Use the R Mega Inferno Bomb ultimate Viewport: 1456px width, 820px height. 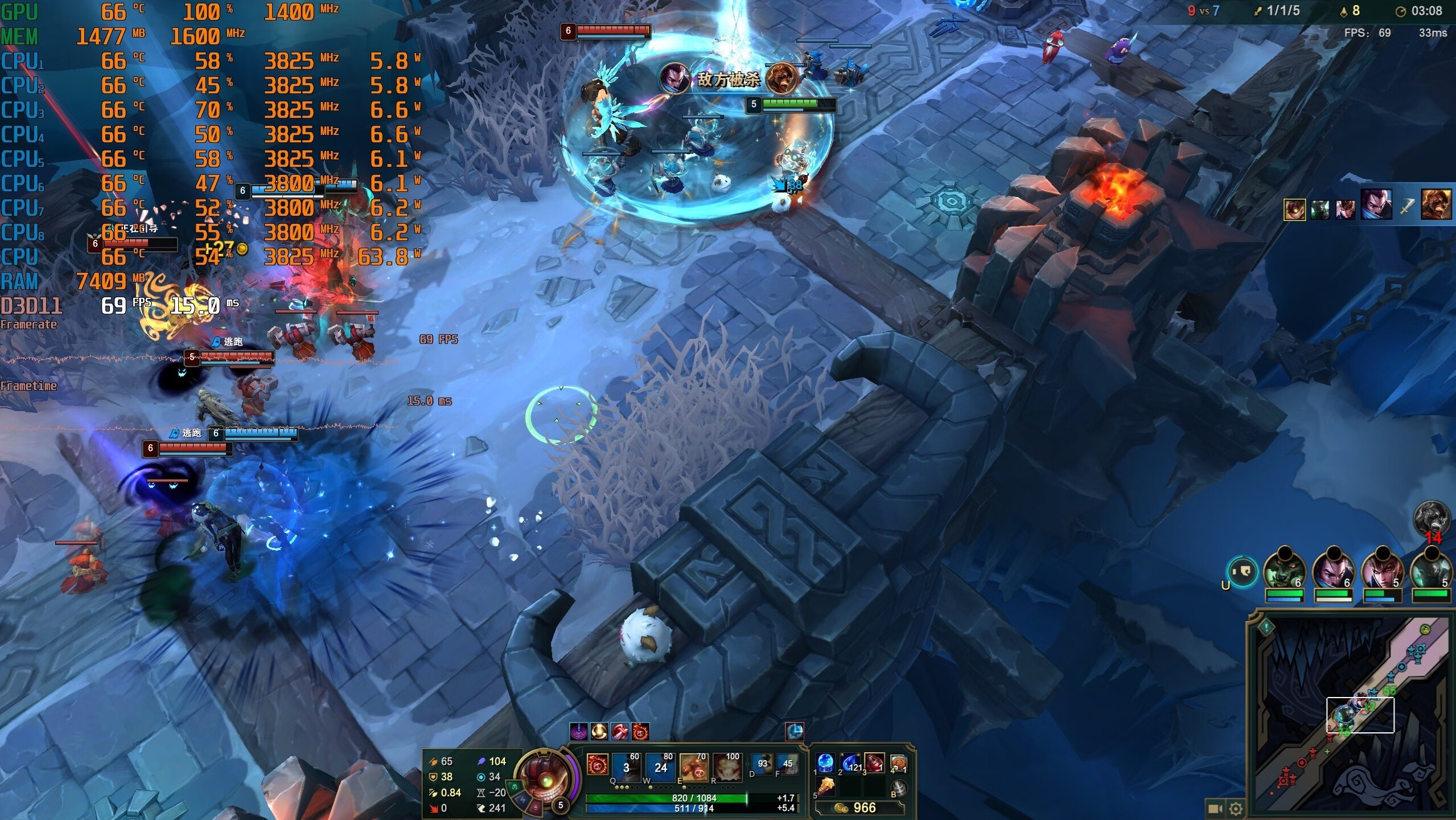[727, 767]
